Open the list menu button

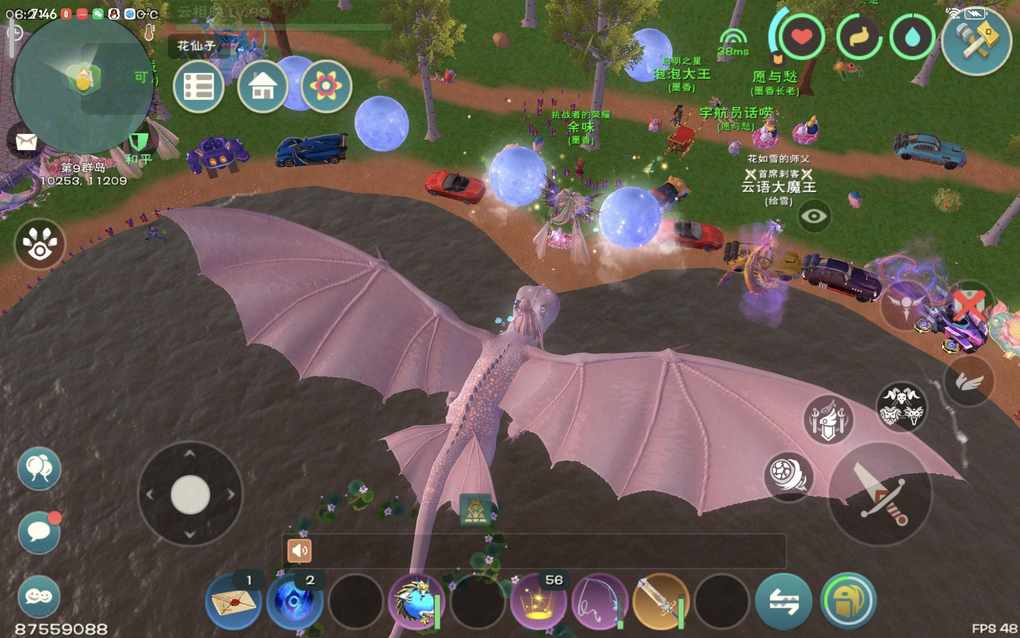(x=198, y=87)
